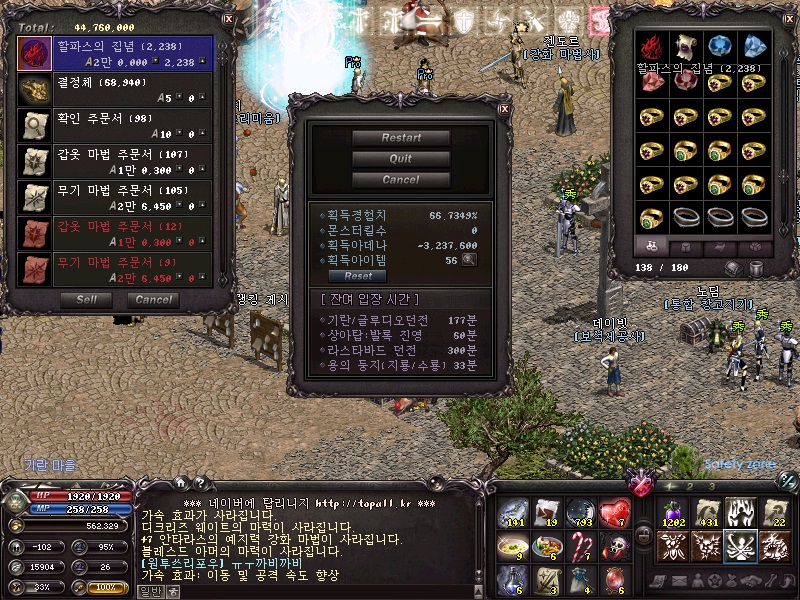Screen dimensions: 800x600
Task: Use the candy cane item slot
Action: point(582,546)
